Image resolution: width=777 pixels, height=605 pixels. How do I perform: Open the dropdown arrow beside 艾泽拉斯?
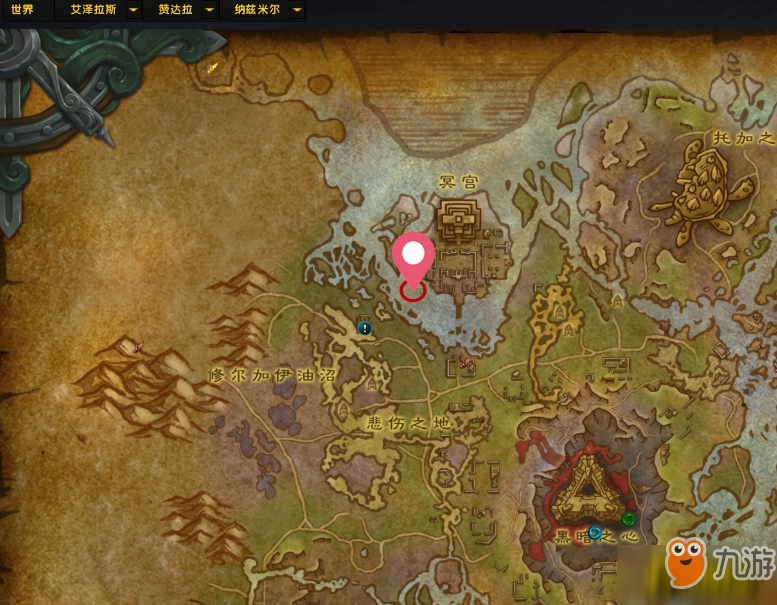click(x=133, y=10)
